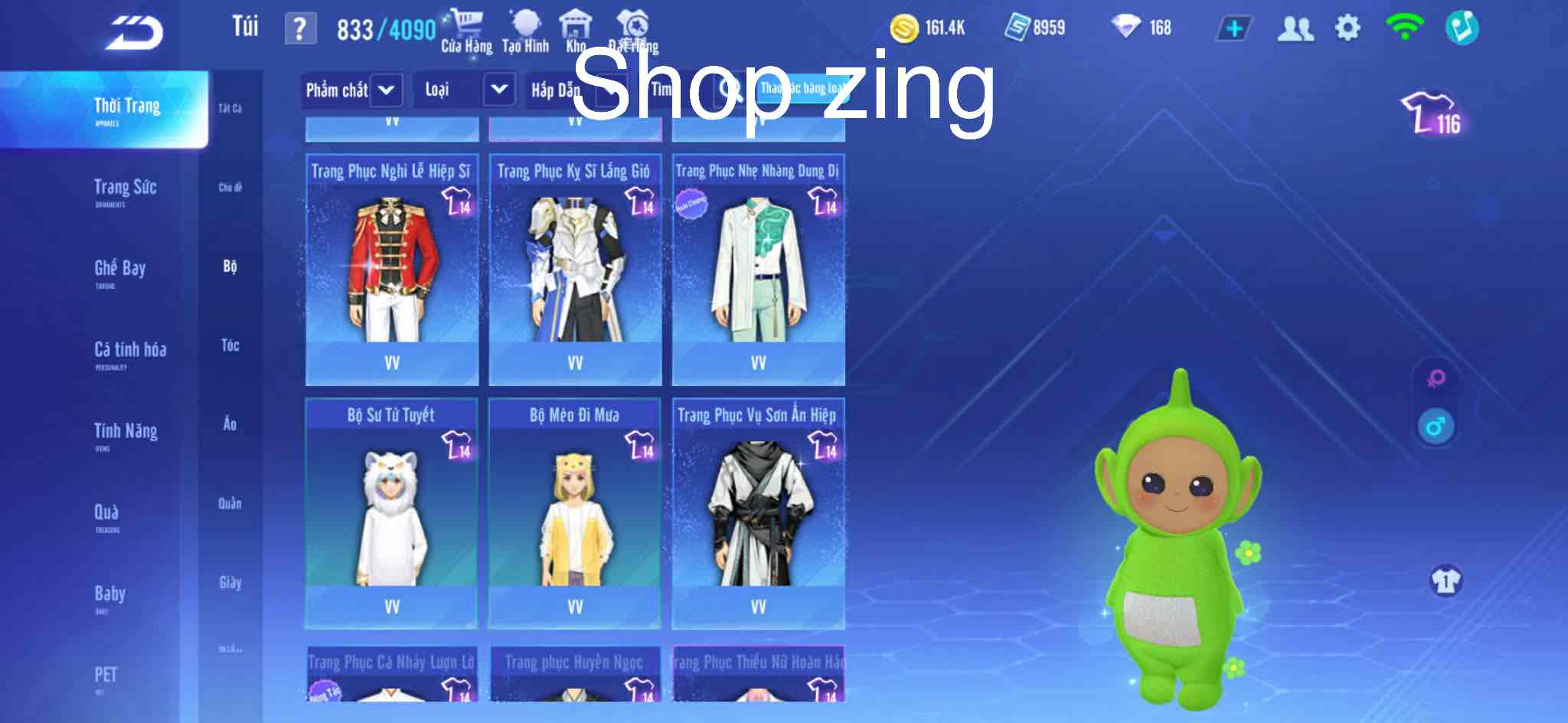The width and height of the screenshot is (1568, 723).
Task: Open the Tạo Hình styling menu
Action: tap(525, 32)
